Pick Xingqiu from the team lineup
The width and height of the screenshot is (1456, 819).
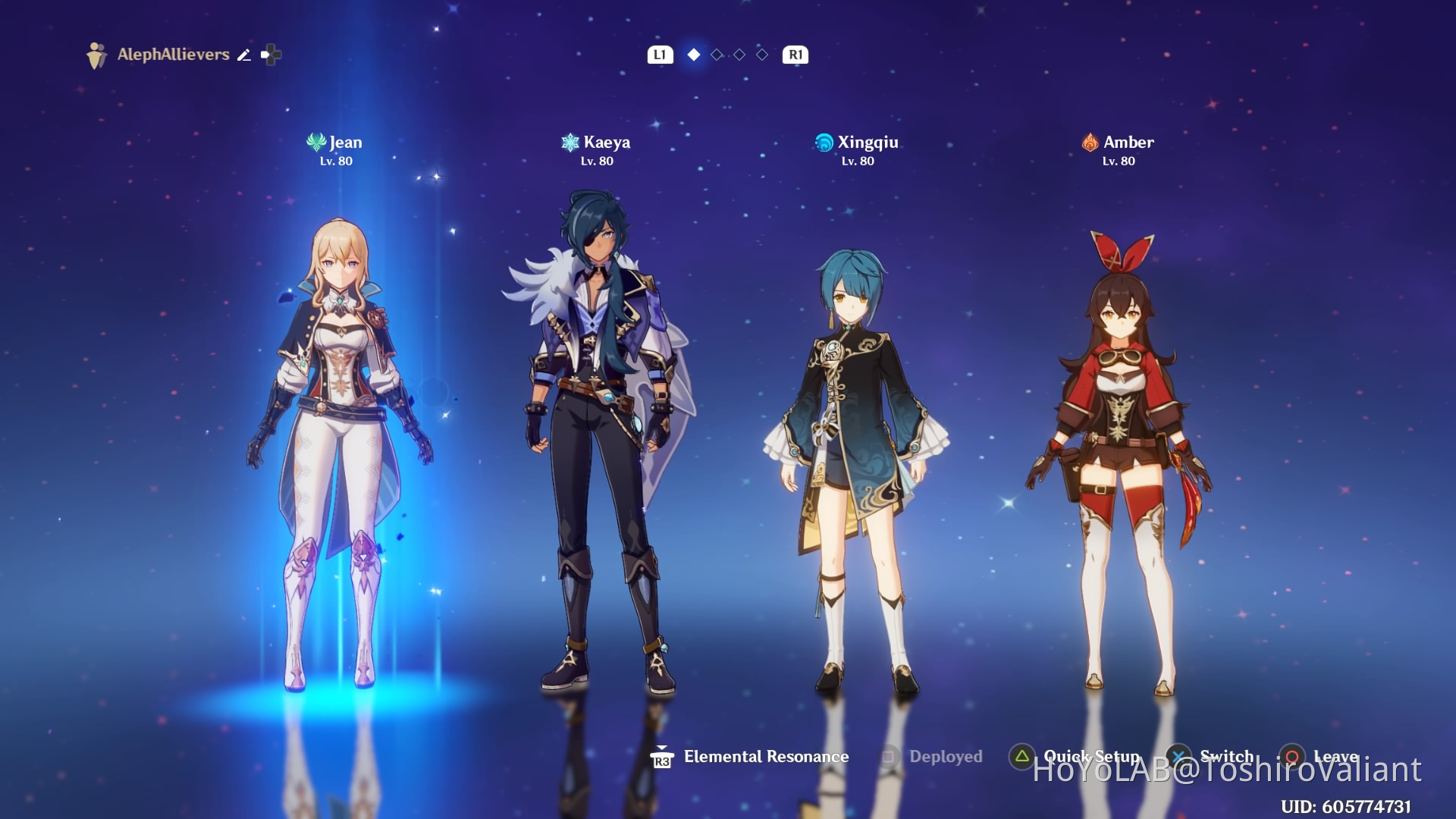(857, 455)
